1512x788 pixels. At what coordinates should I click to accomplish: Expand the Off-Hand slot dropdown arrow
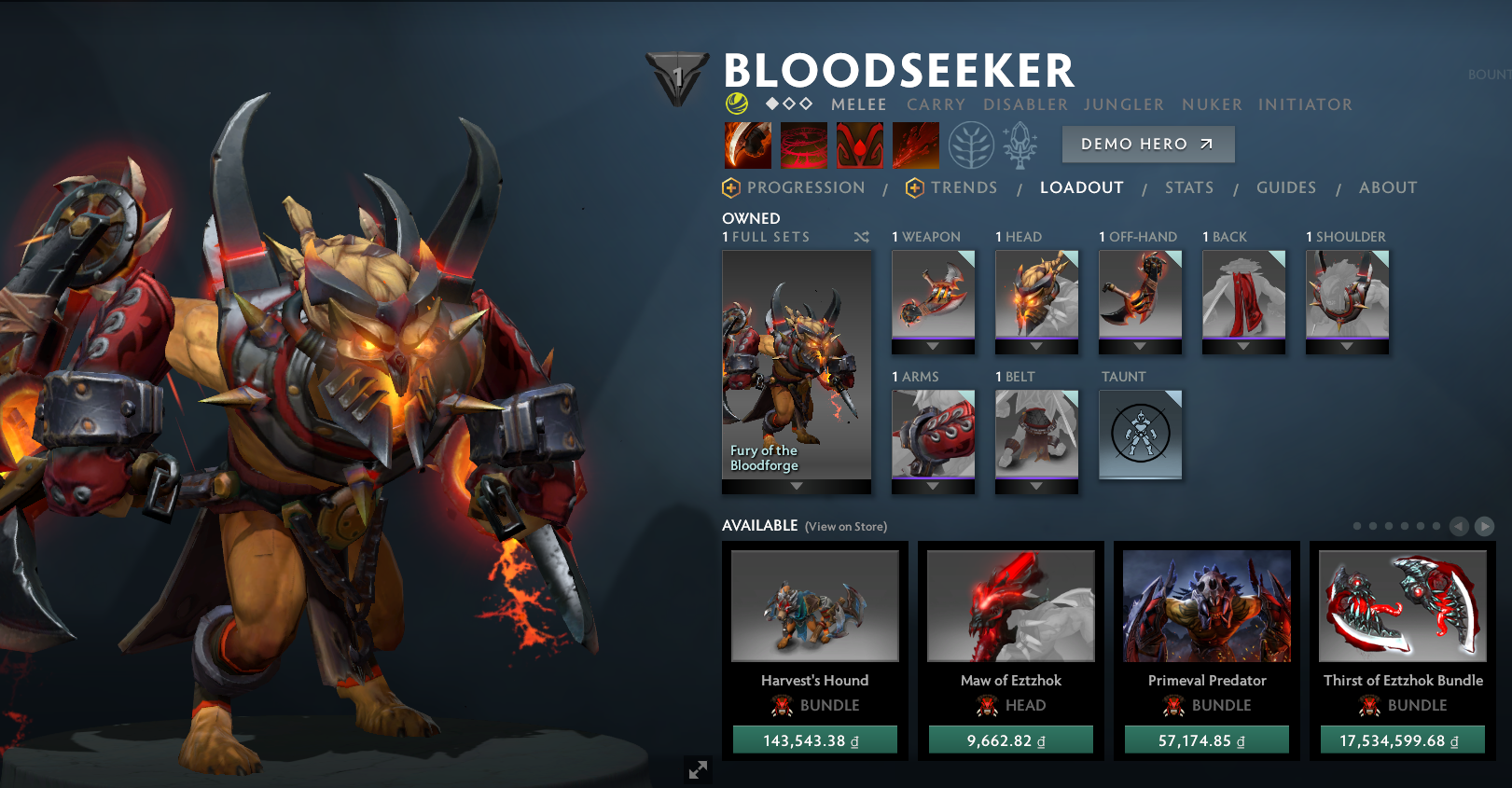click(1140, 346)
